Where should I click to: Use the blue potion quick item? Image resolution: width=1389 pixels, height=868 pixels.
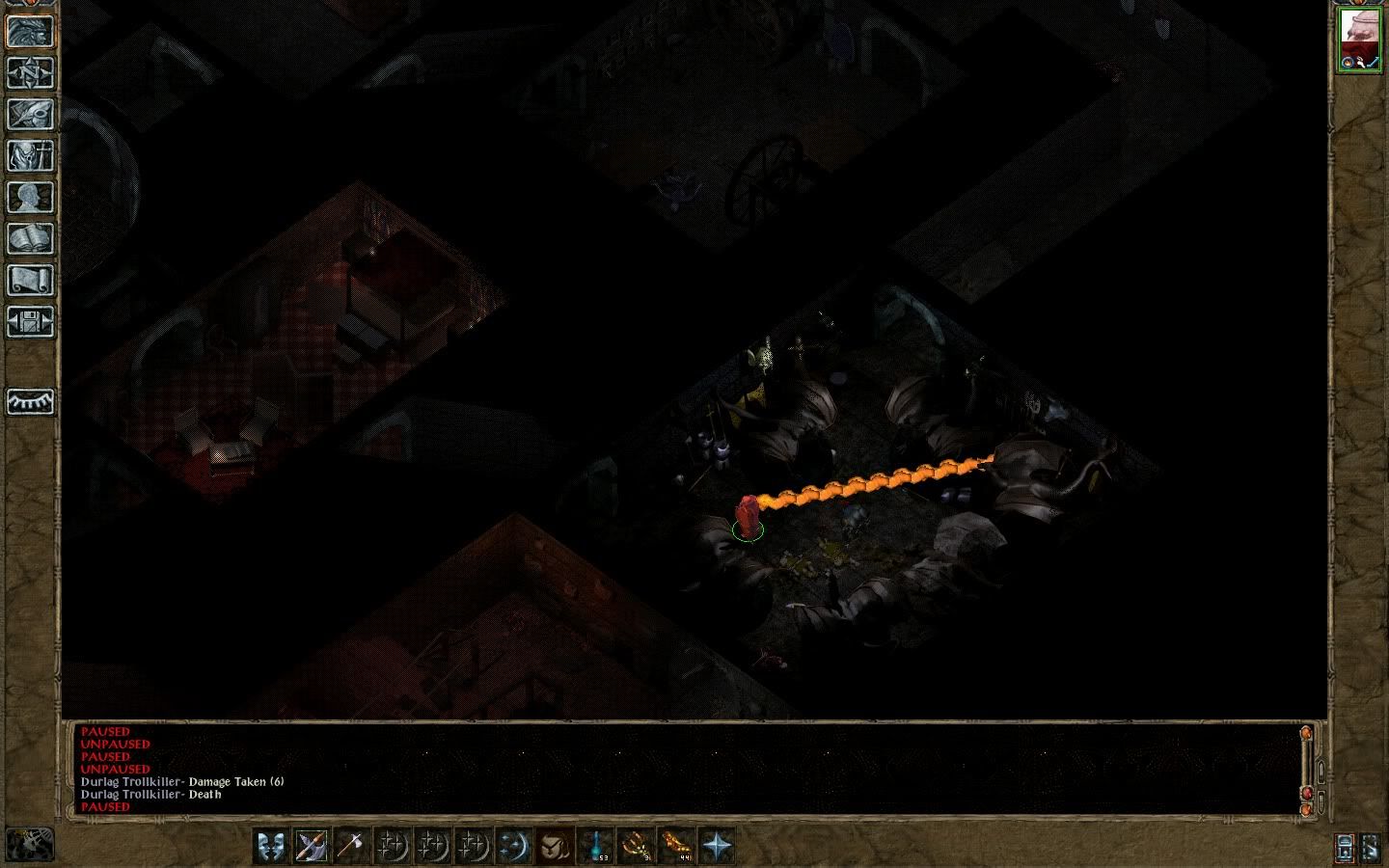pyautogui.click(x=596, y=846)
